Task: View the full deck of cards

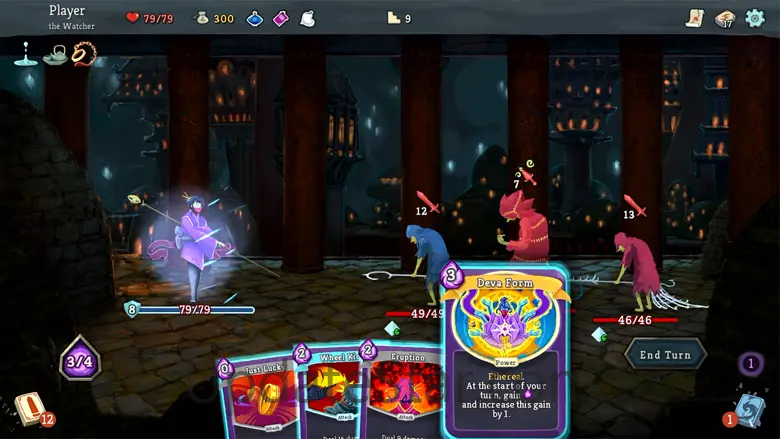Action: tap(726, 18)
